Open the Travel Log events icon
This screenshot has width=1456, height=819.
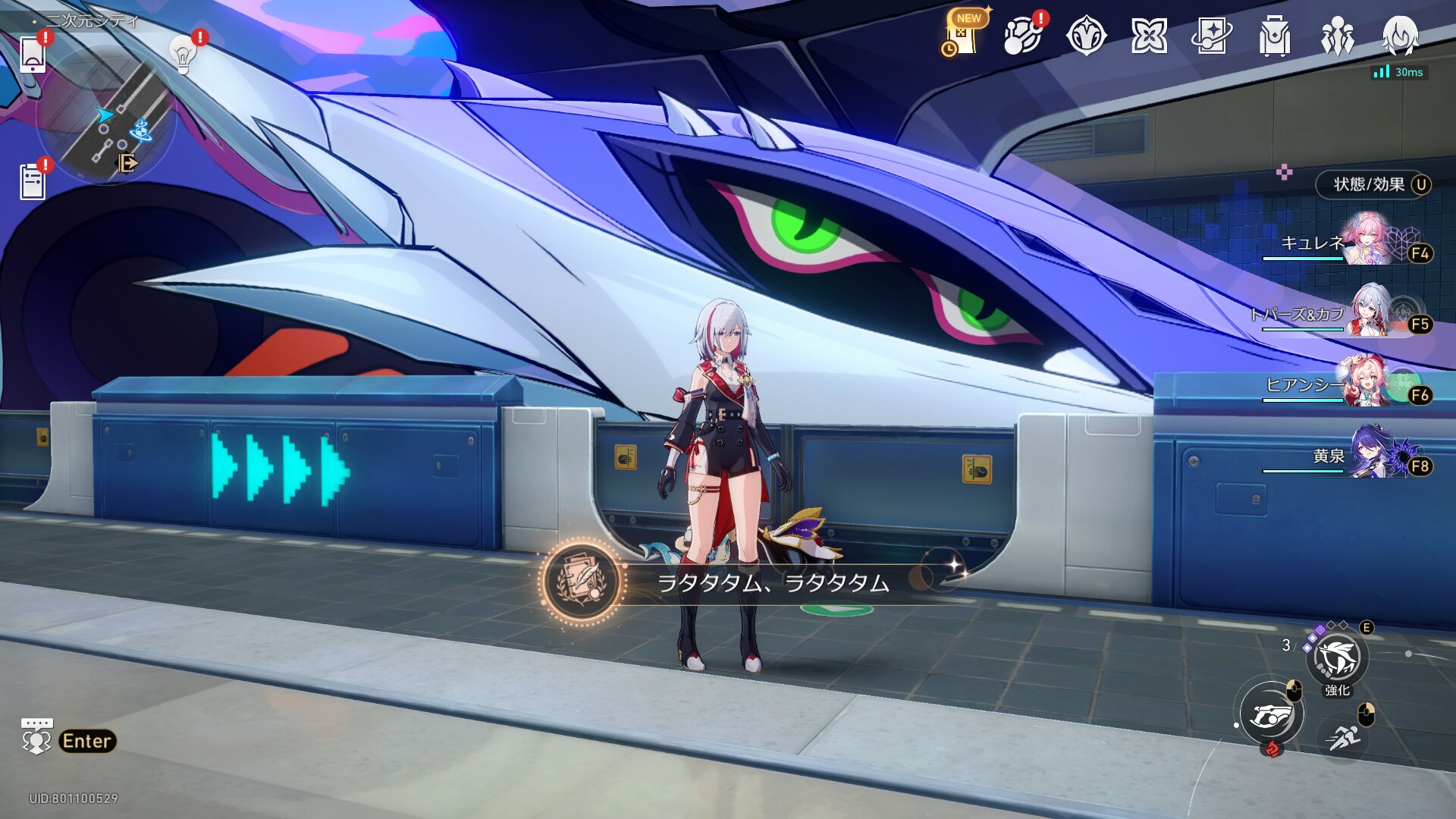[1023, 35]
